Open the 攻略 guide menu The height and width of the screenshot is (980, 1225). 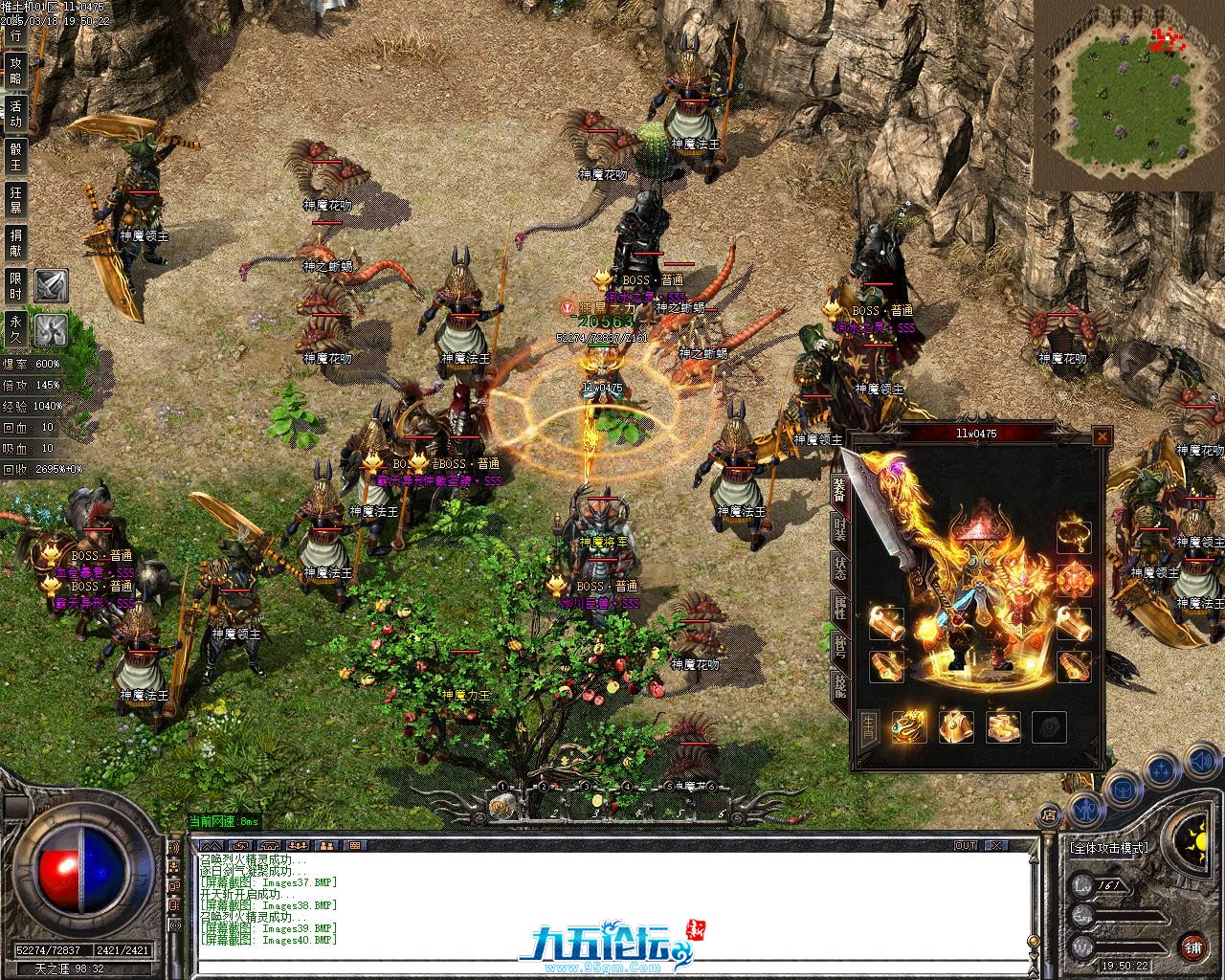click(15, 70)
